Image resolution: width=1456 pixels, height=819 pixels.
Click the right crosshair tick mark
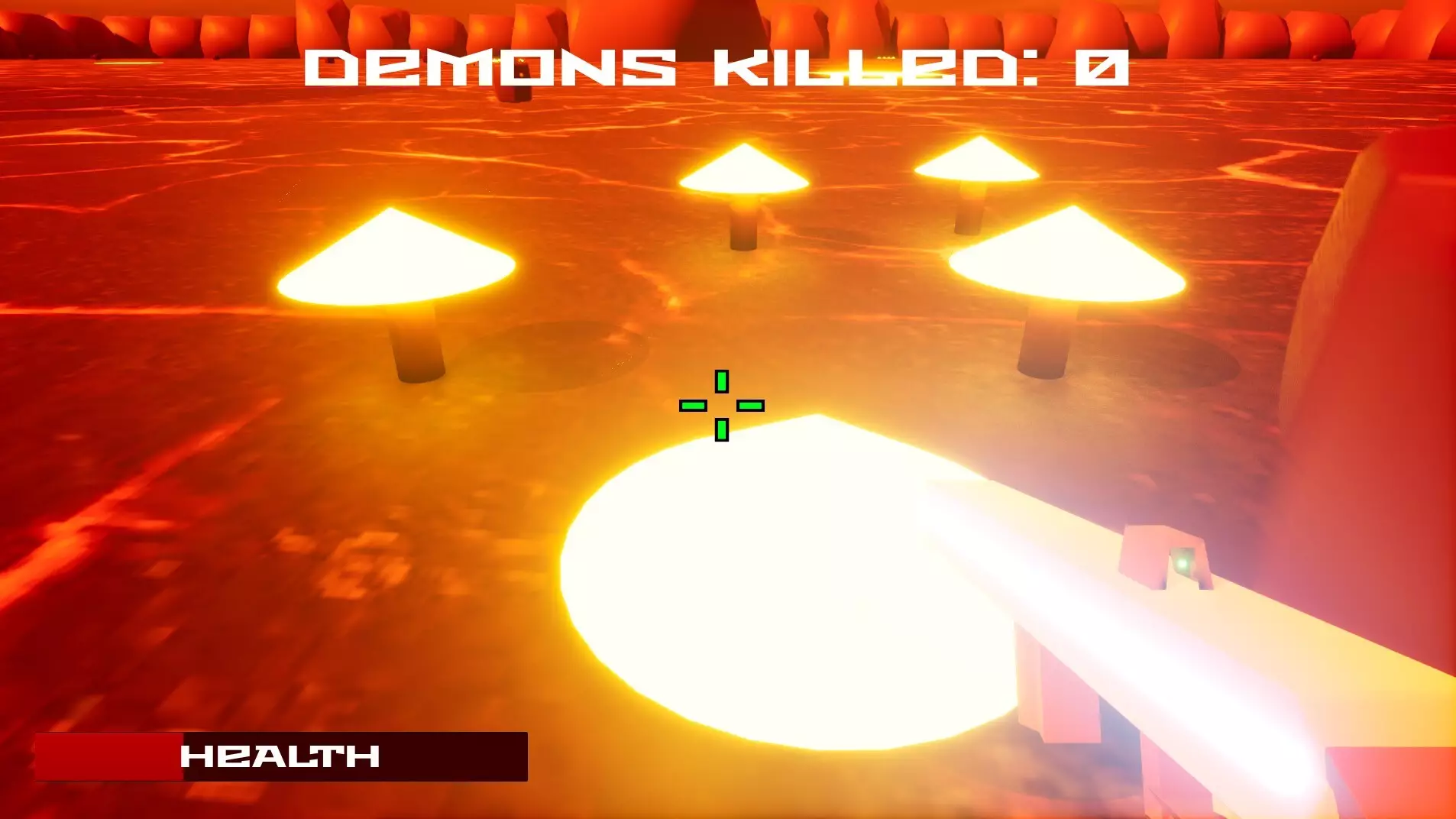(x=752, y=407)
